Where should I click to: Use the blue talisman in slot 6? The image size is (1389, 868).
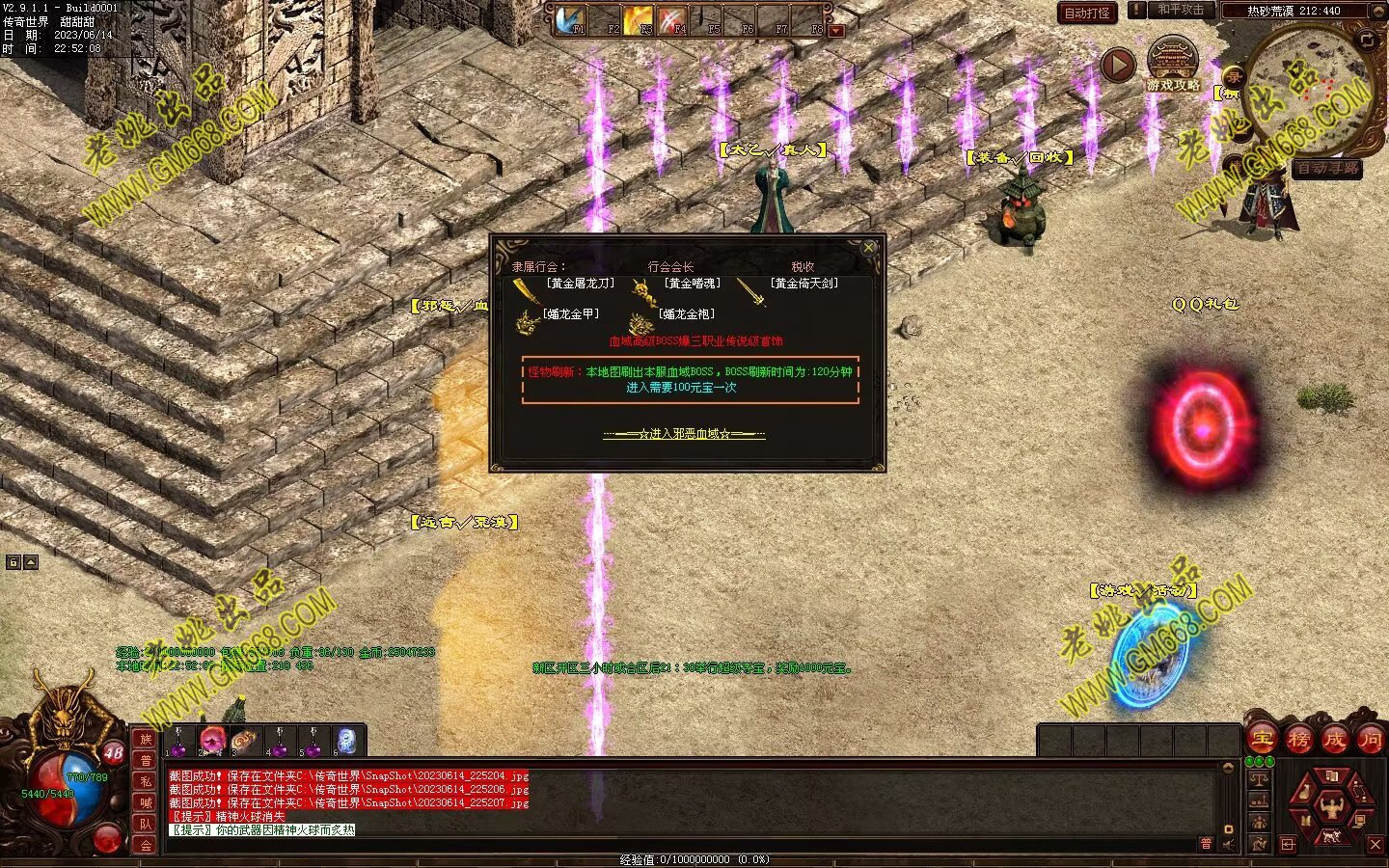tap(345, 741)
